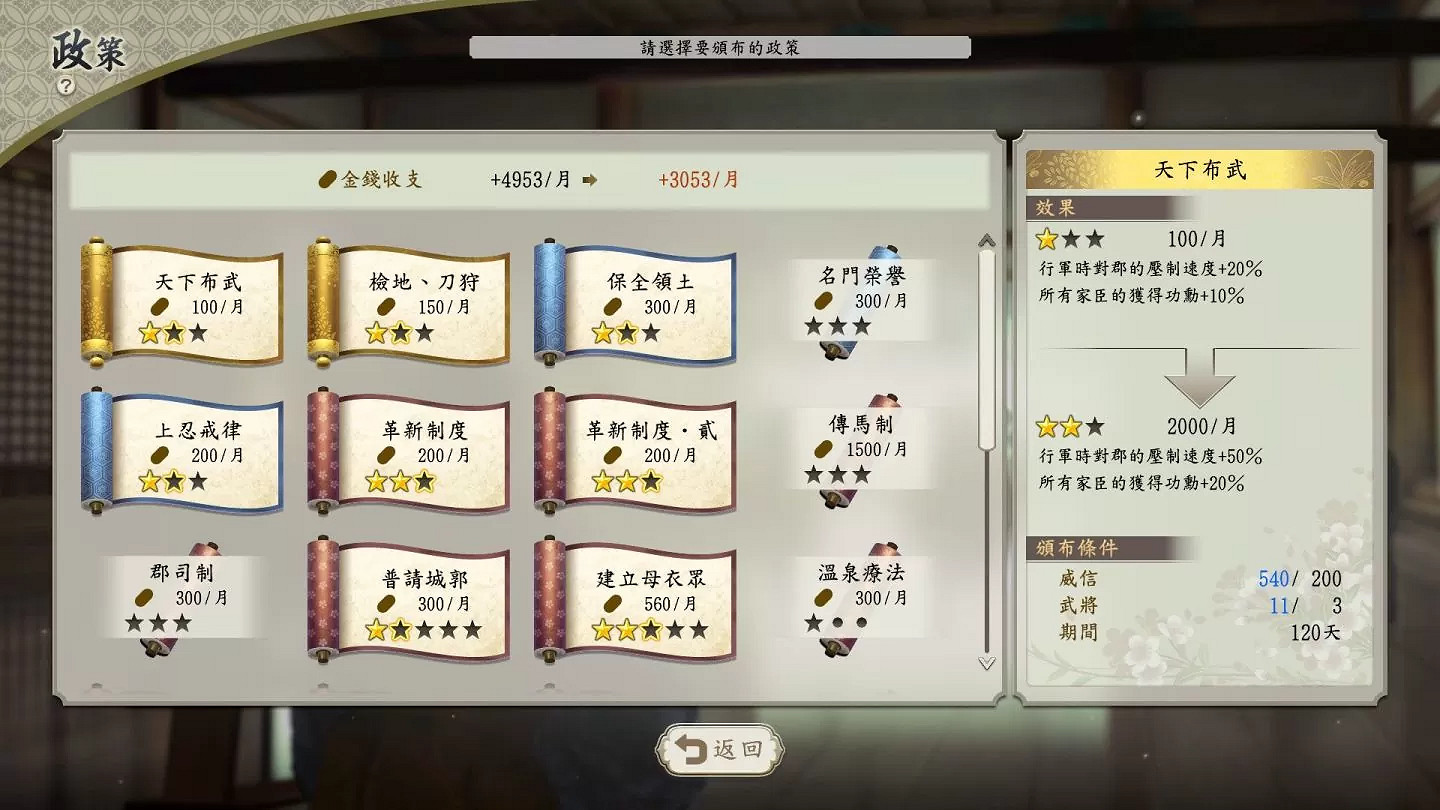
Task: Choose the 名門榮譽 policy scroll
Action: [x=860, y=297]
